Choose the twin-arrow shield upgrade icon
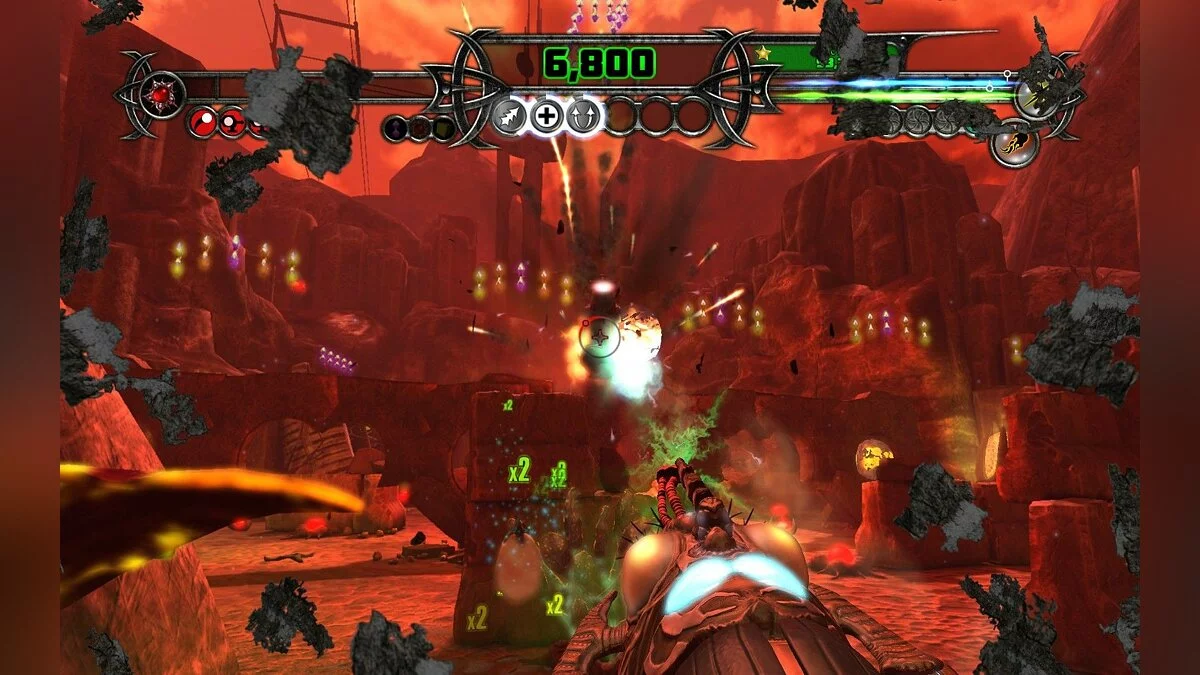The height and width of the screenshot is (675, 1200). [583, 116]
